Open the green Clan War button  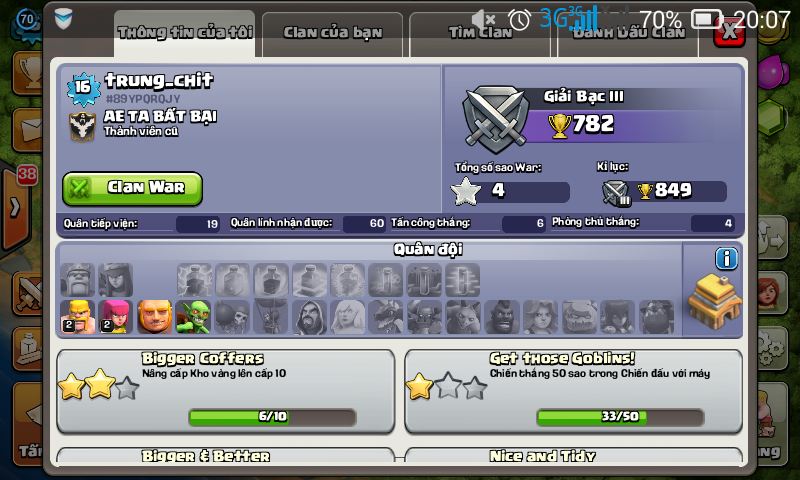pos(132,188)
